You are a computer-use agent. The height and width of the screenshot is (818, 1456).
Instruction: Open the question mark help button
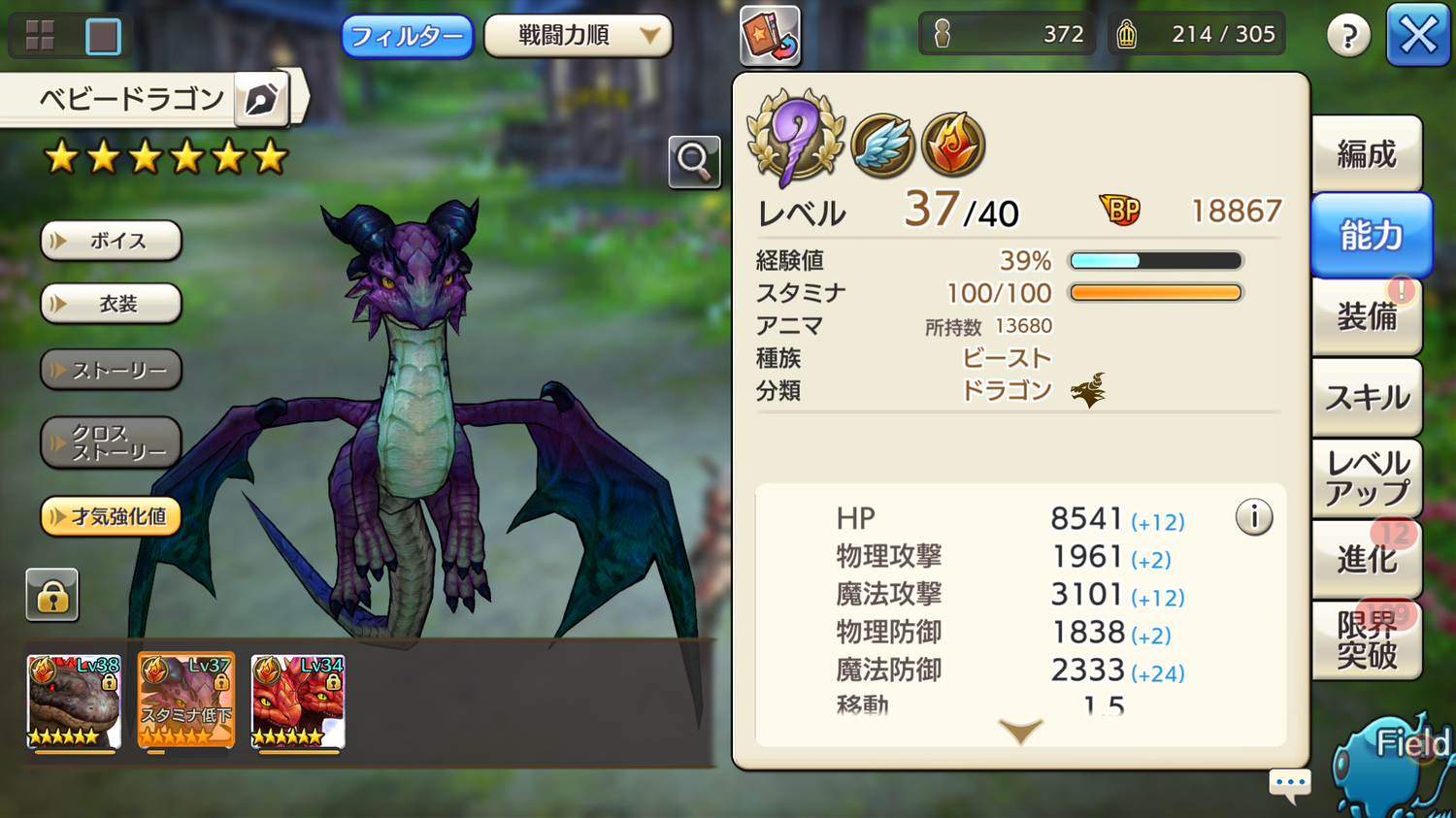click(1348, 37)
